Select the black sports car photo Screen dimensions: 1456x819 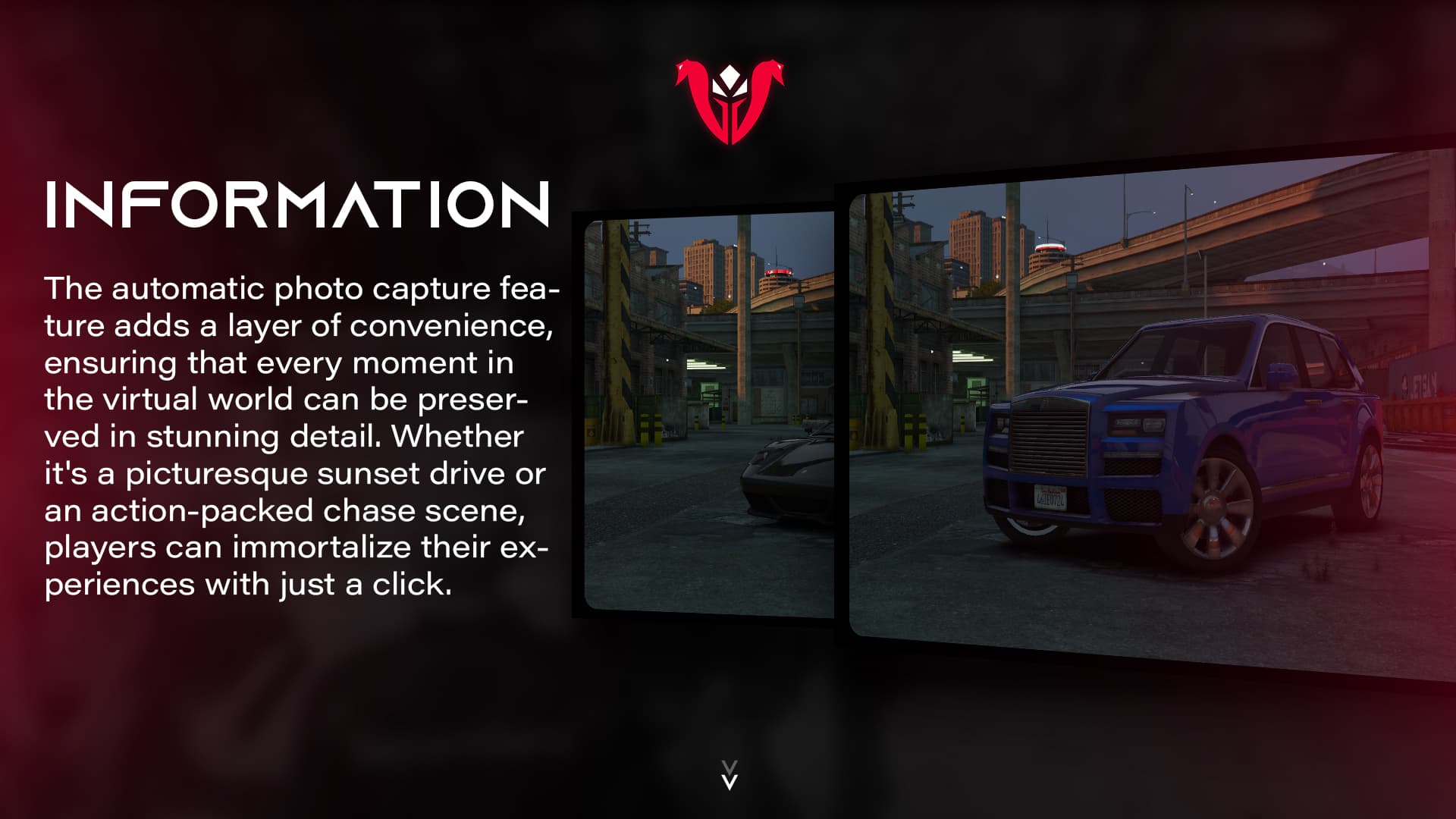[709, 416]
